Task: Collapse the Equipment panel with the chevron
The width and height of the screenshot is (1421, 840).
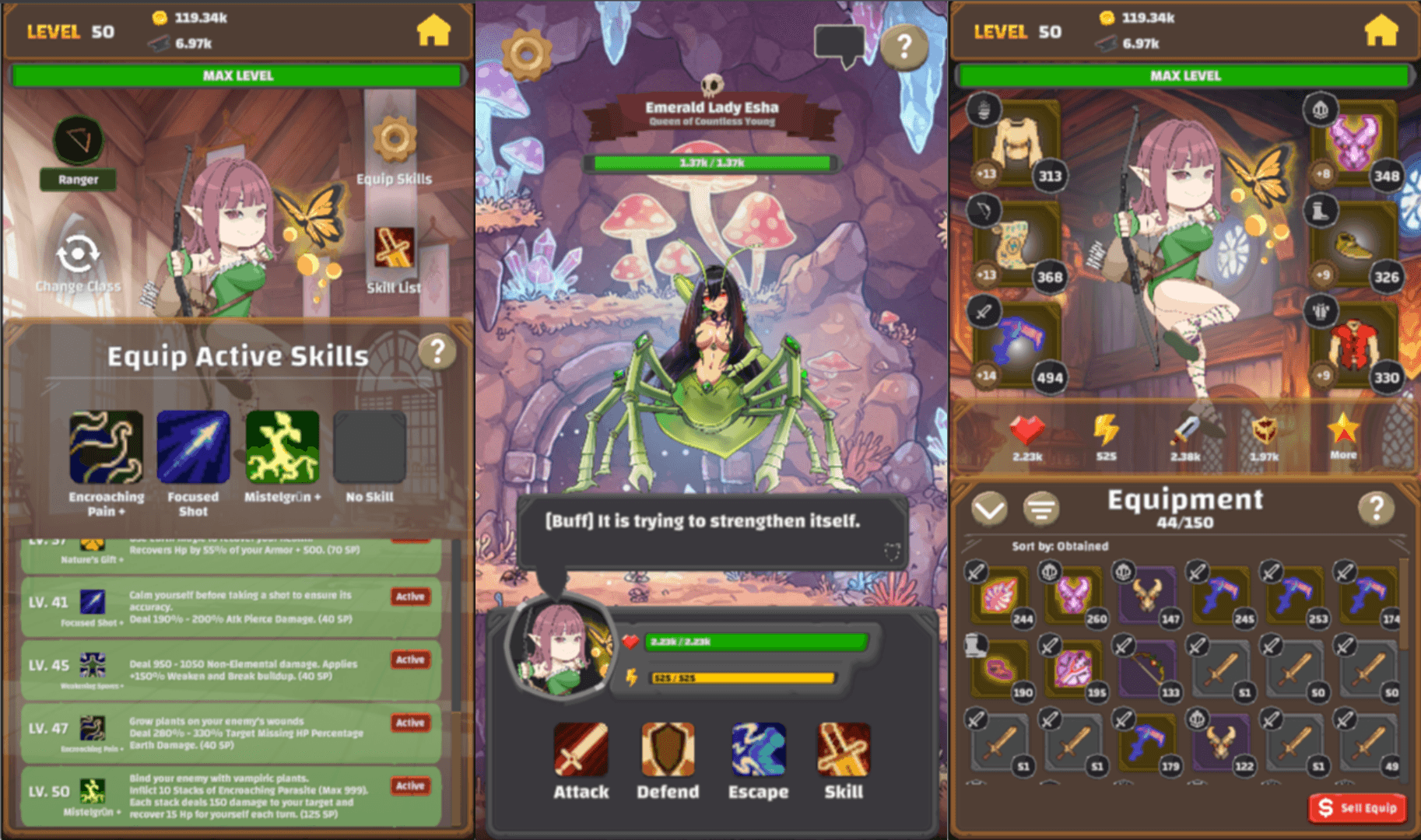Action: click(989, 506)
